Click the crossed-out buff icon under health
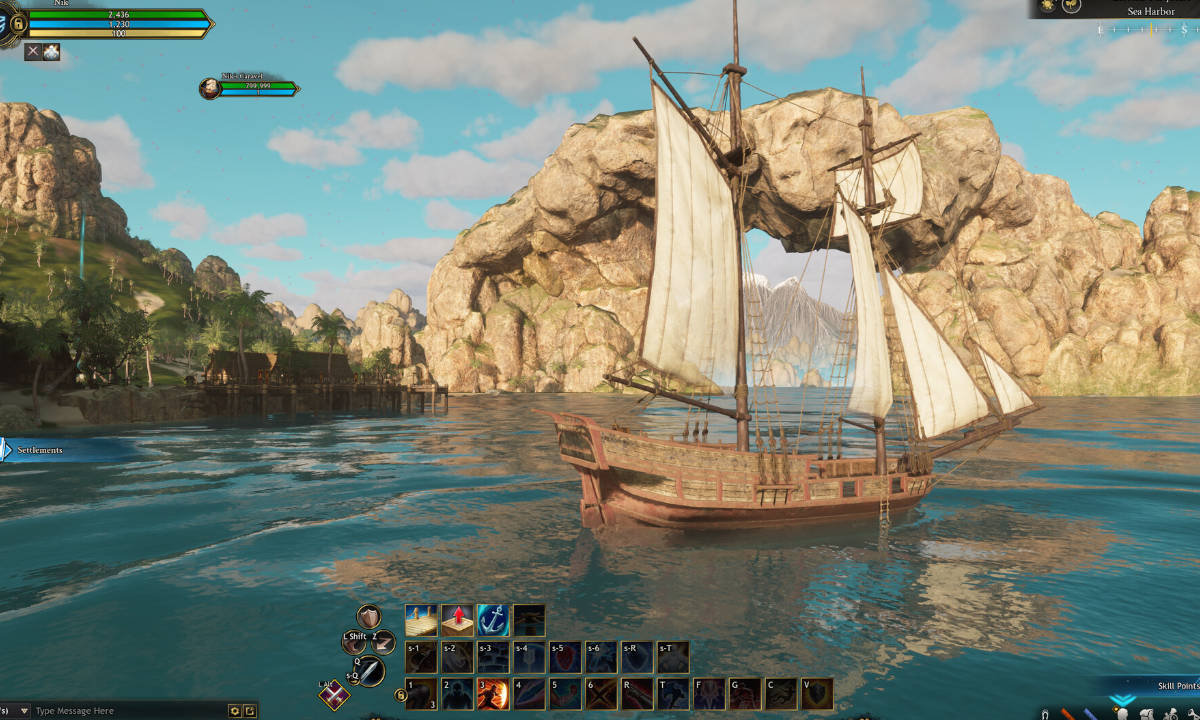Viewport: 1200px width, 720px height. tap(33, 52)
